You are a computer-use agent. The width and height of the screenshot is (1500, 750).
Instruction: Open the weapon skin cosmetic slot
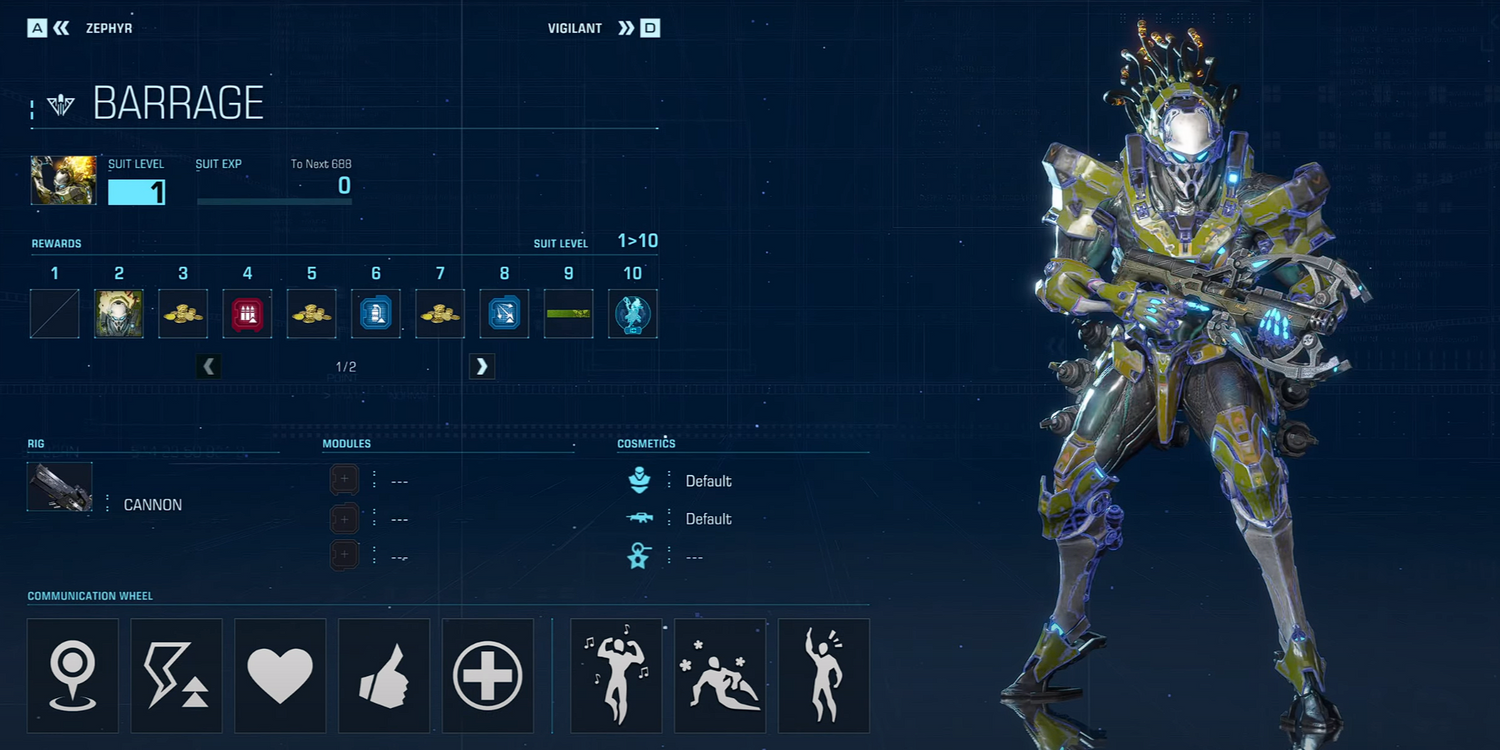(x=640, y=518)
